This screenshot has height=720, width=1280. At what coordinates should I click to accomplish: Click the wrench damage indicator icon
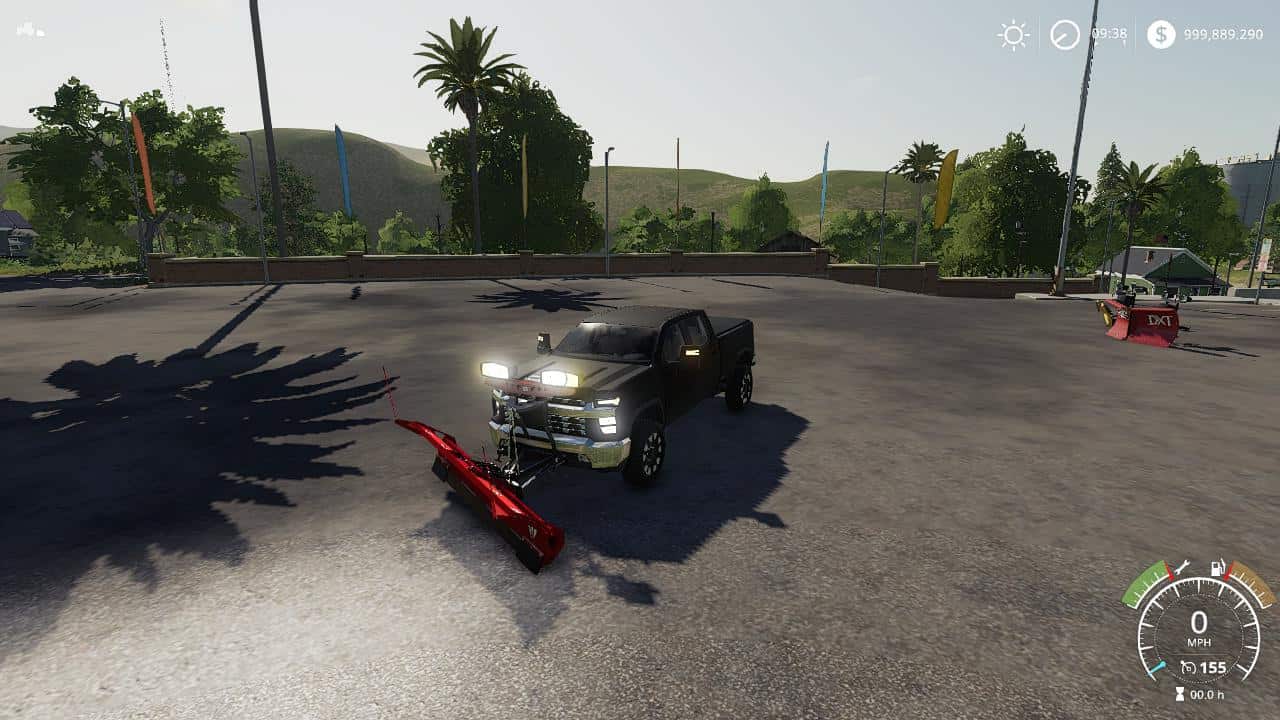pos(1180,568)
